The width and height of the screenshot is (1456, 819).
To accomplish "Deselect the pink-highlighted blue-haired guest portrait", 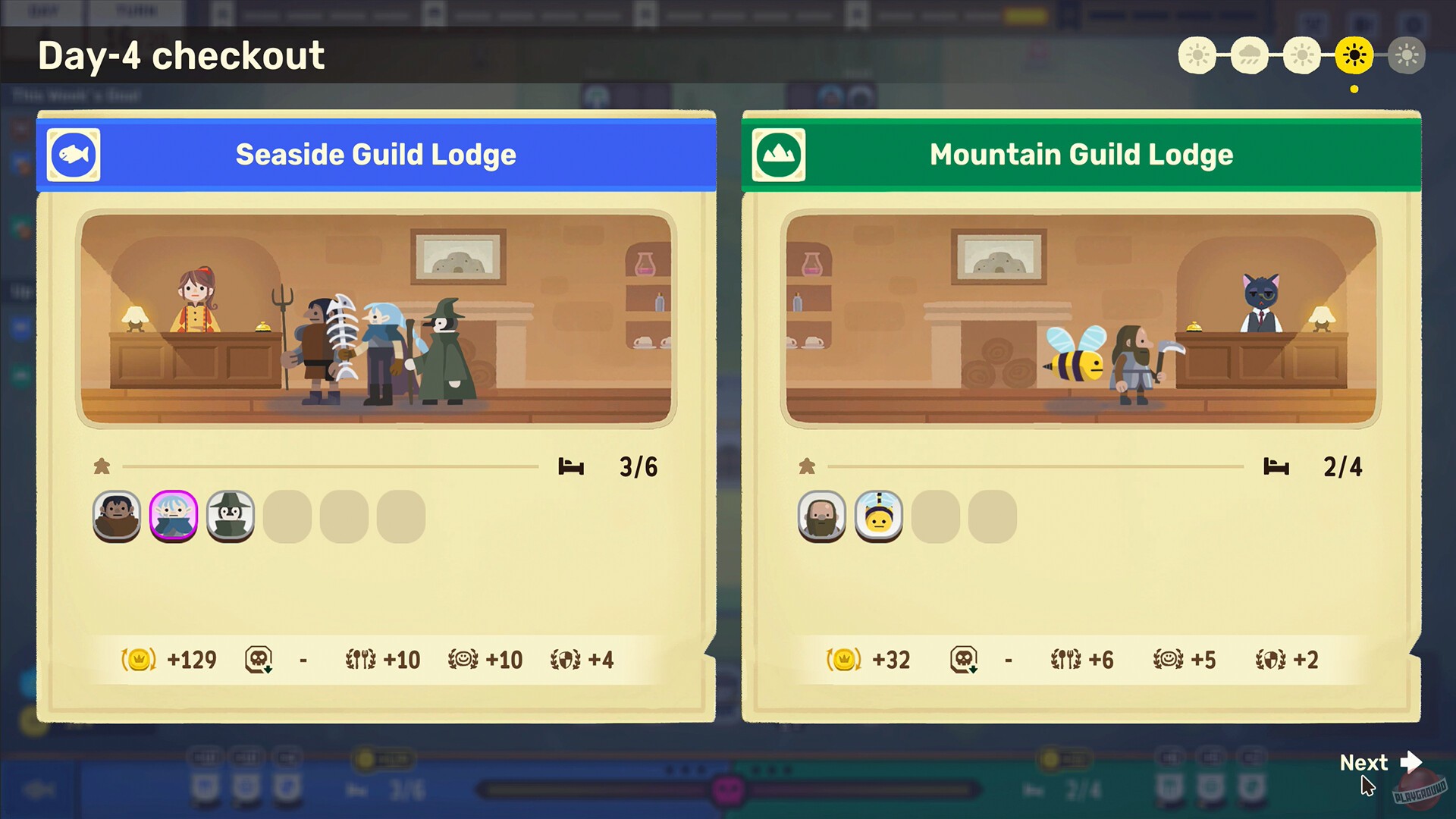I will coord(173,516).
